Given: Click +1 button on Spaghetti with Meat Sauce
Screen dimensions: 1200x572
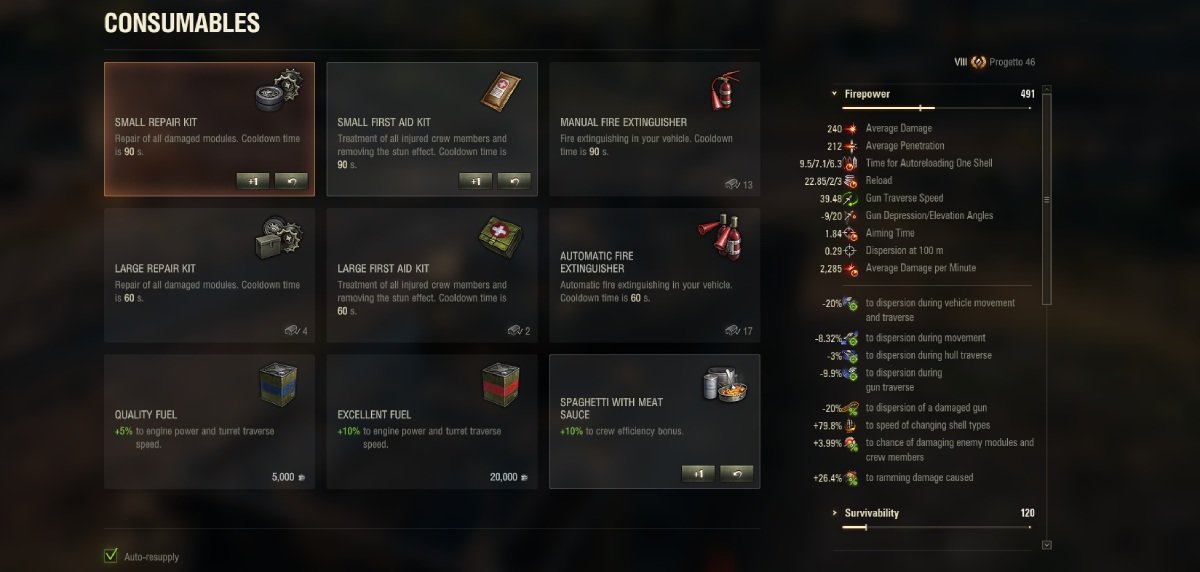Looking at the screenshot, I should point(698,473).
